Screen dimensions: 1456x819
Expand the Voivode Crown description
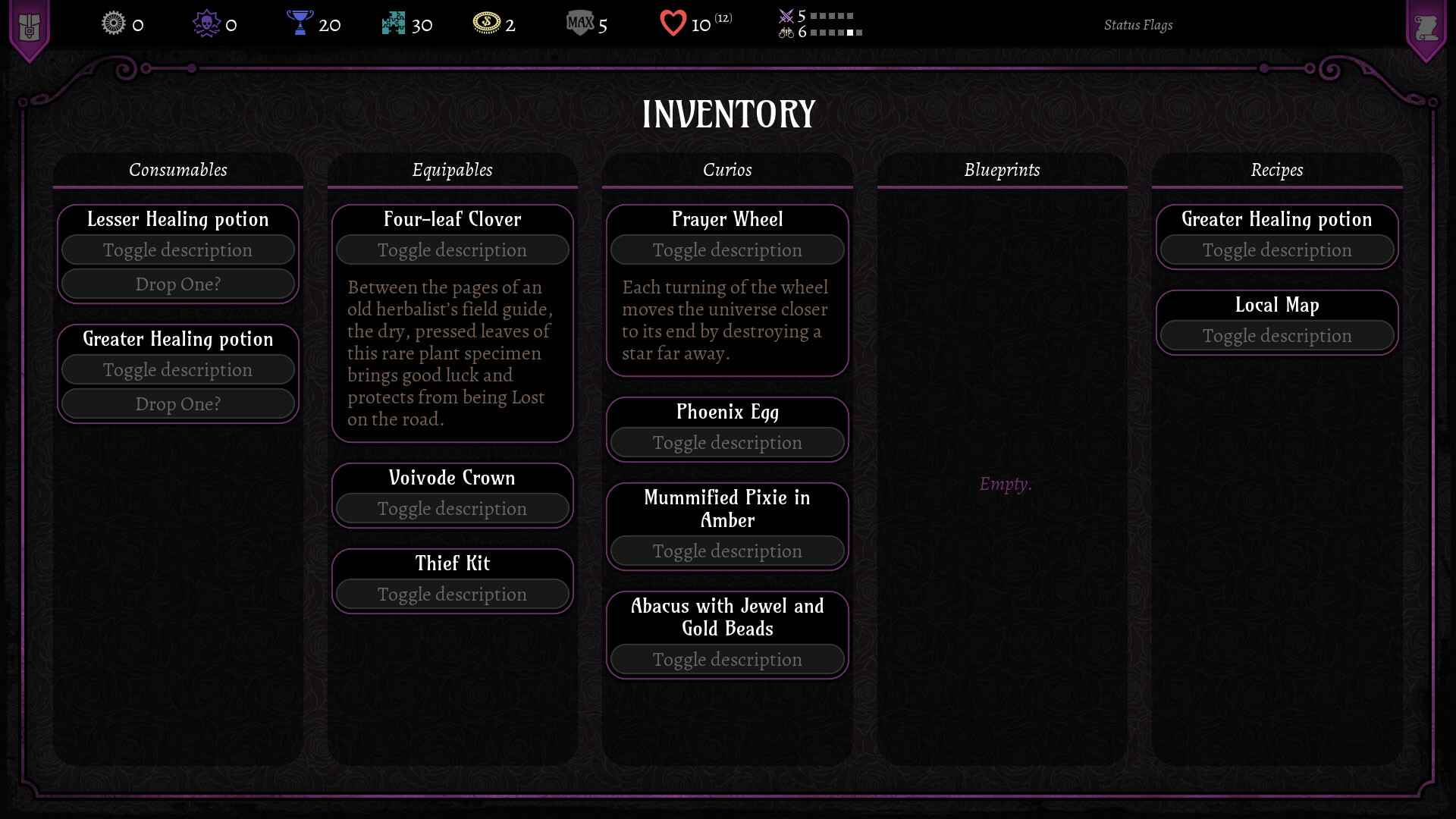pyautogui.click(x=452, y=509)
